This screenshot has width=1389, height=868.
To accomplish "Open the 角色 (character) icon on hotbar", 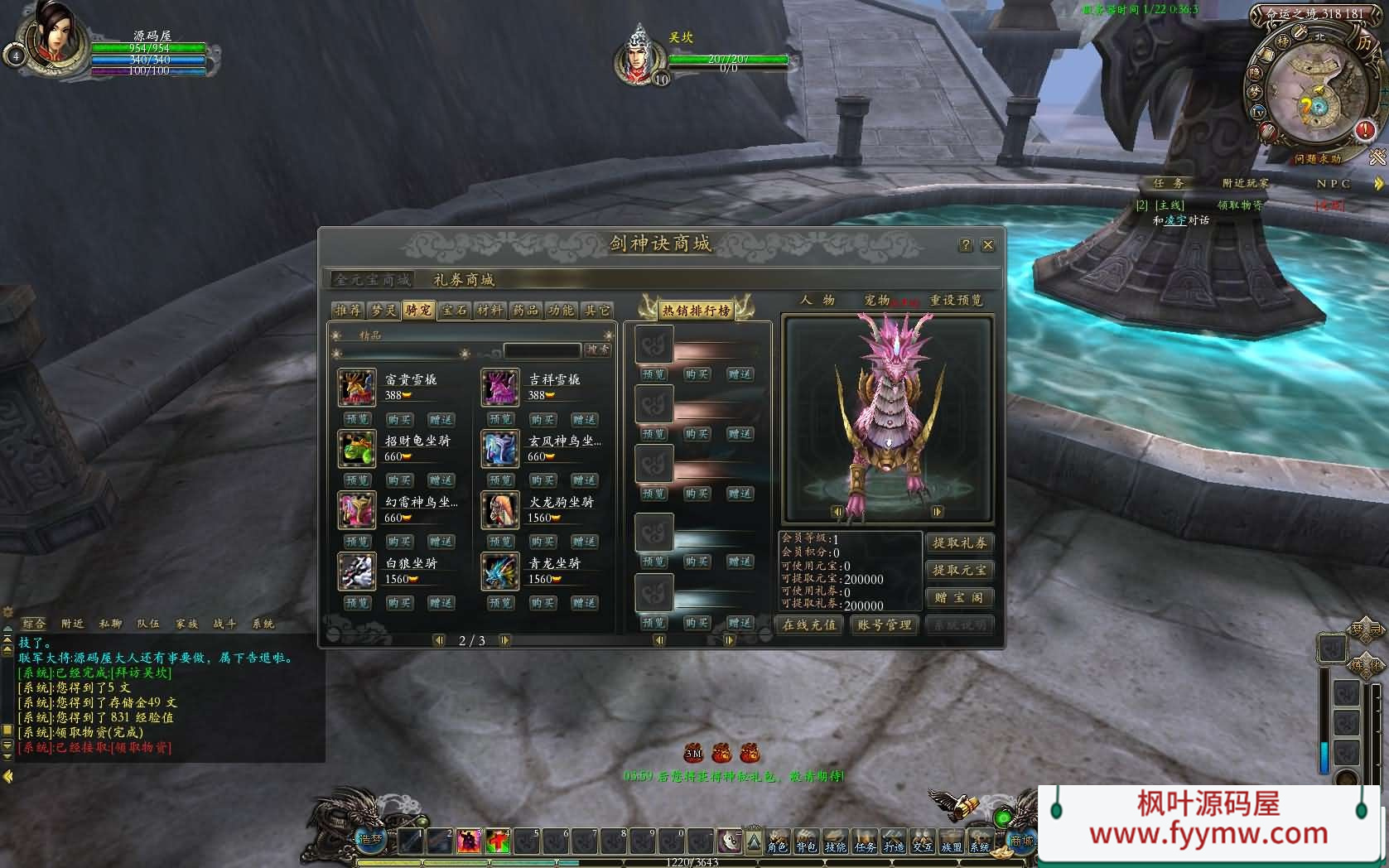I will coord(777,846).
